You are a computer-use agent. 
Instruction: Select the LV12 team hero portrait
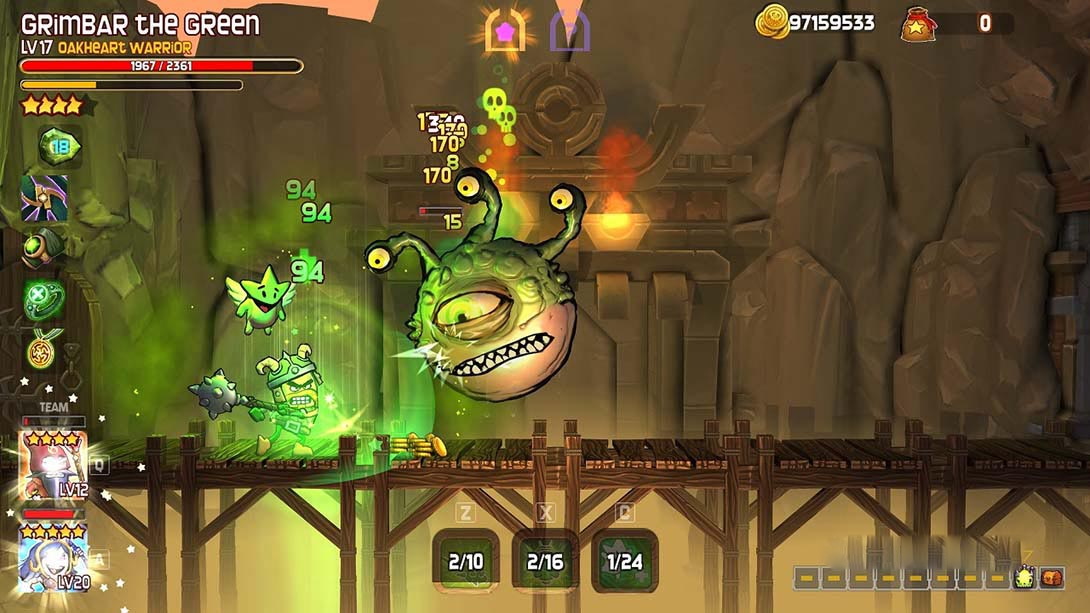[52, 464]
